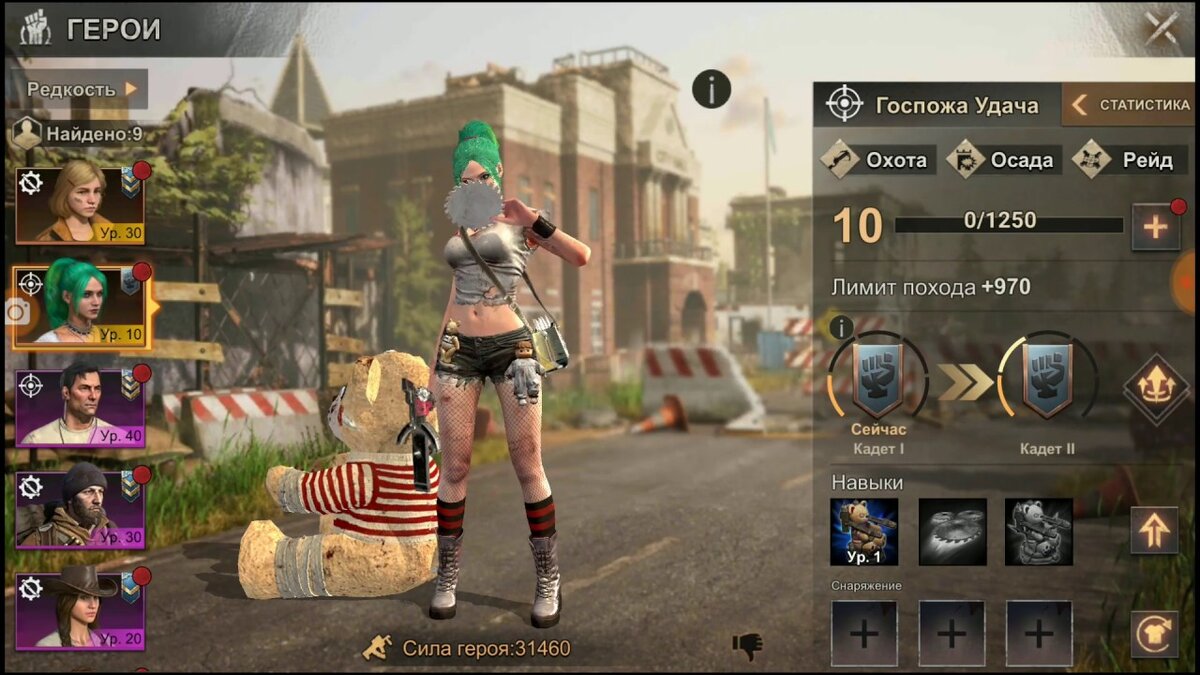Tap the thumbs-down dislike icon
Viewport: 1200px width, 675px height.
click(746, 647)
